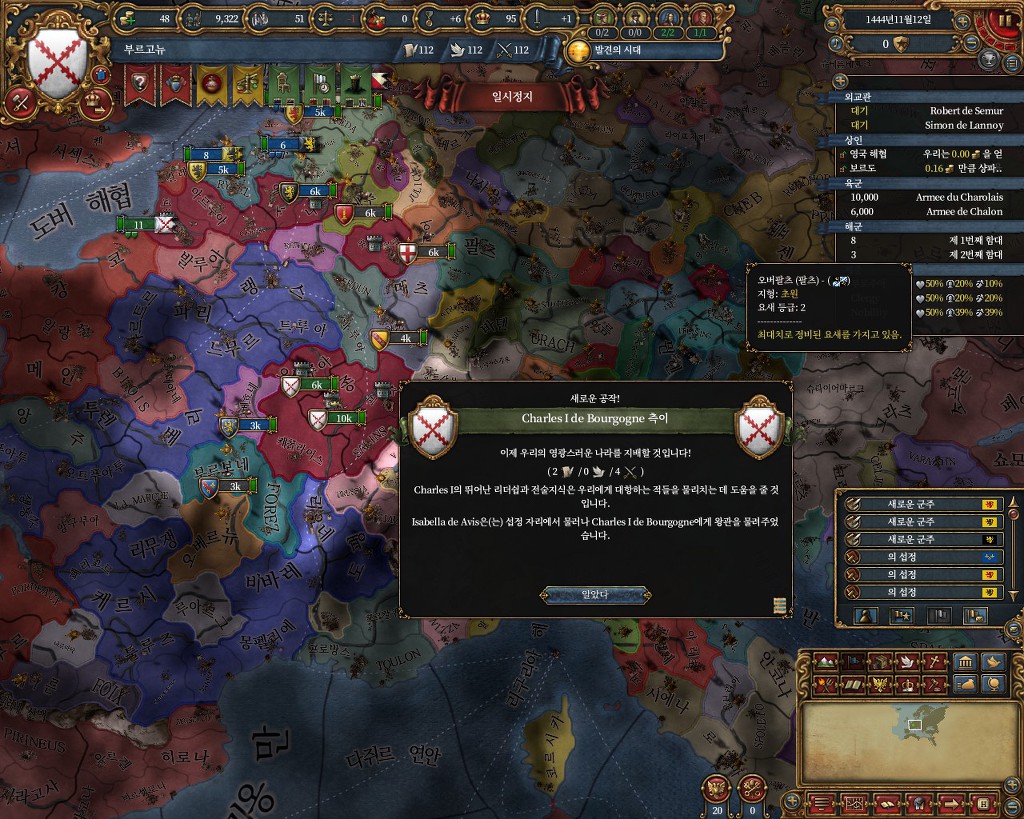Screen dimensions: 1024x819
Task: Open the achievements trophy button
Action: pos(985,59)
